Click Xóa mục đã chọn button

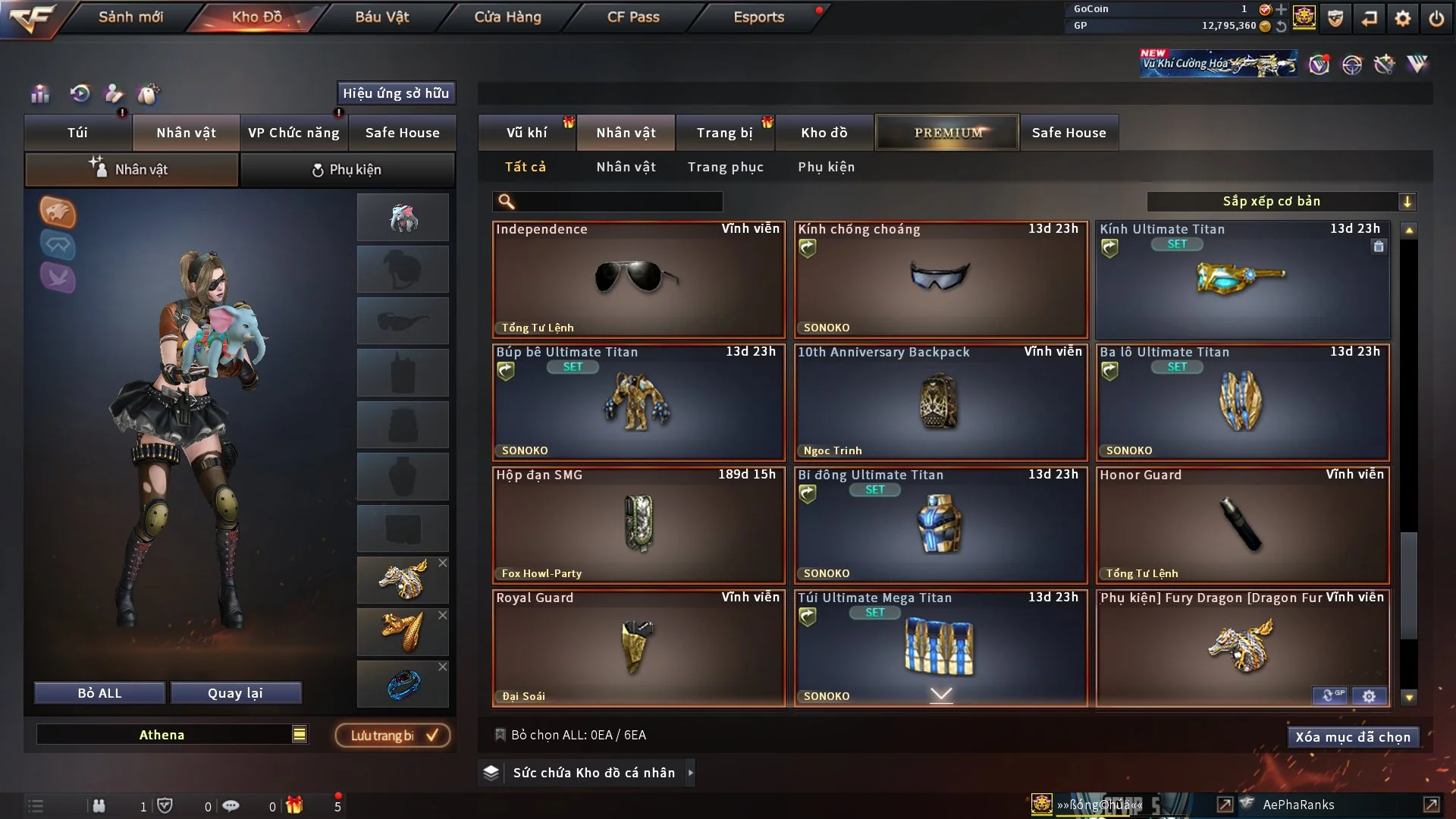pos(1352,737)
